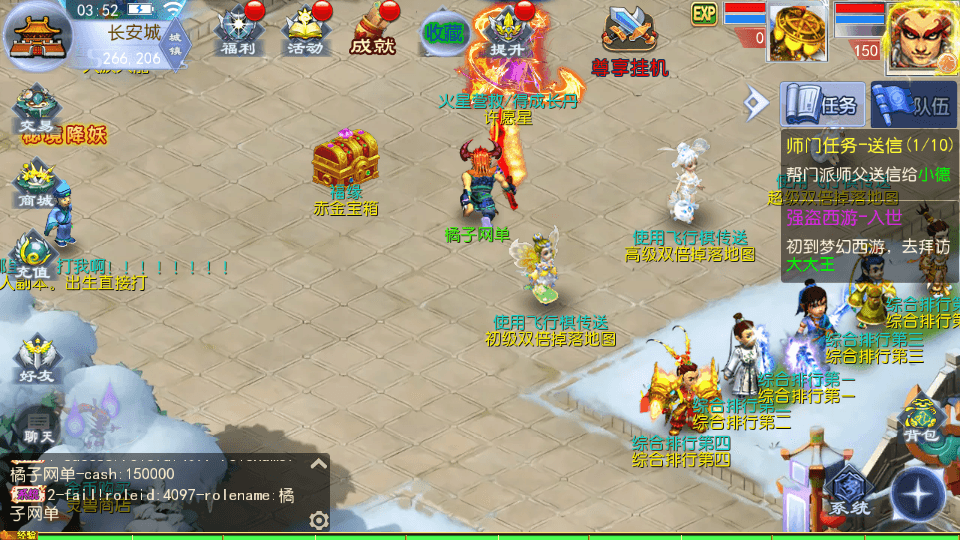Viewport: 960px width, 540px height.
Task: Switch to the 队伍 team tab
Action: click(x=915, y=104)
